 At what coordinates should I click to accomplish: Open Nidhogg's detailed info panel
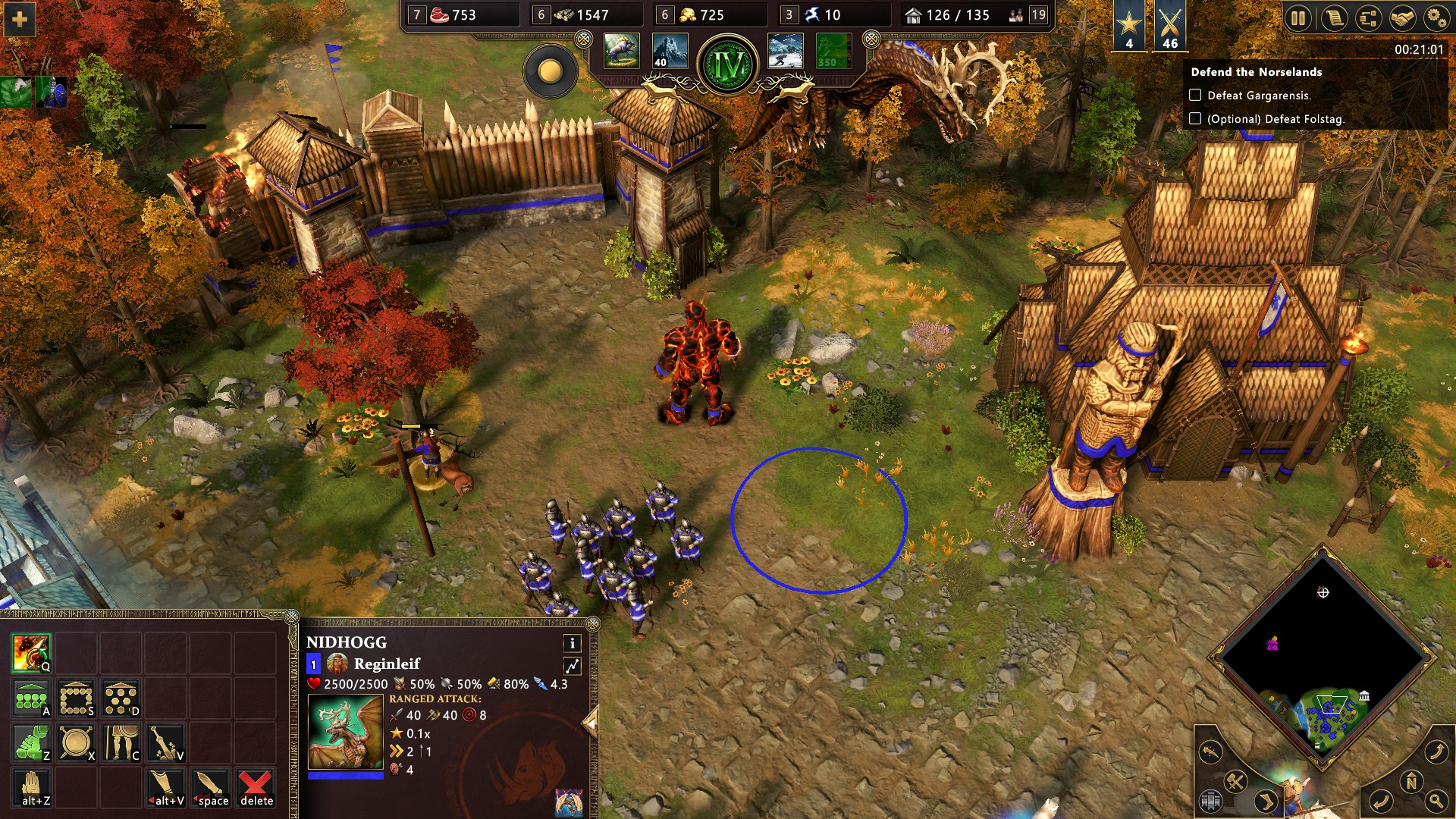click(x=572, y=643)
